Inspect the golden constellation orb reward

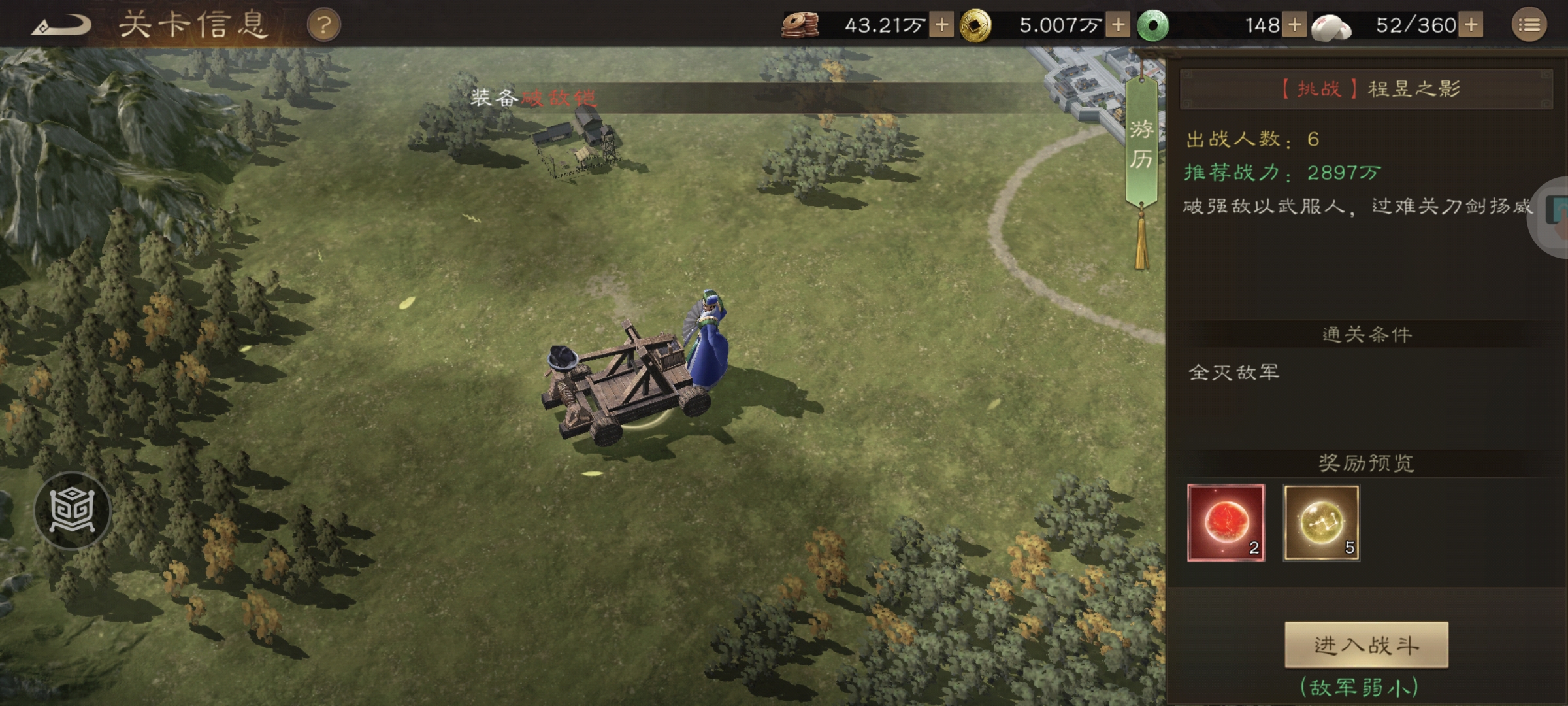coord(1321,522)
